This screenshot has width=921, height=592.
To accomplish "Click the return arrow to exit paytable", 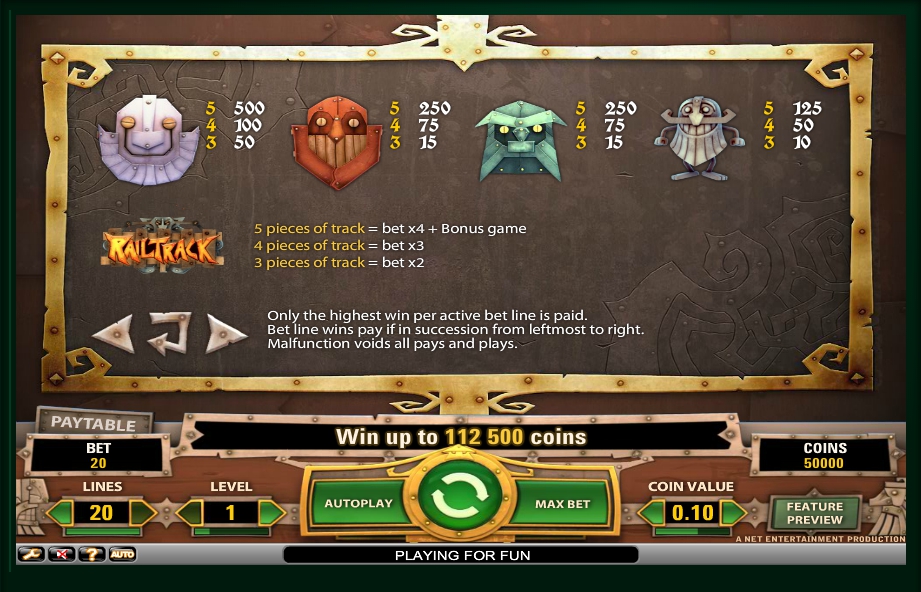I will pos(170,333).
